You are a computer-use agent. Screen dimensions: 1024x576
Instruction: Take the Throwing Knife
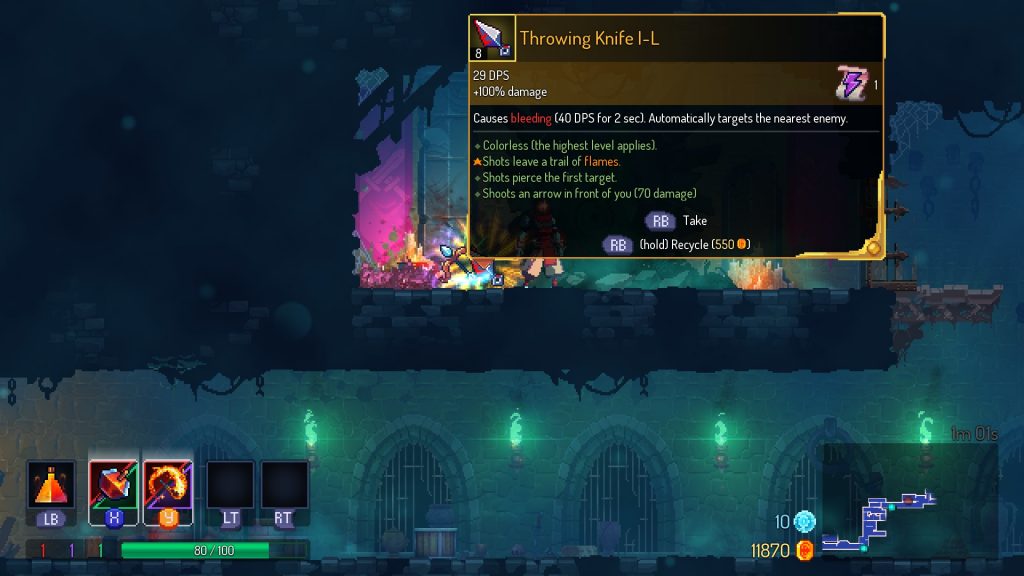tap(661, 221)
